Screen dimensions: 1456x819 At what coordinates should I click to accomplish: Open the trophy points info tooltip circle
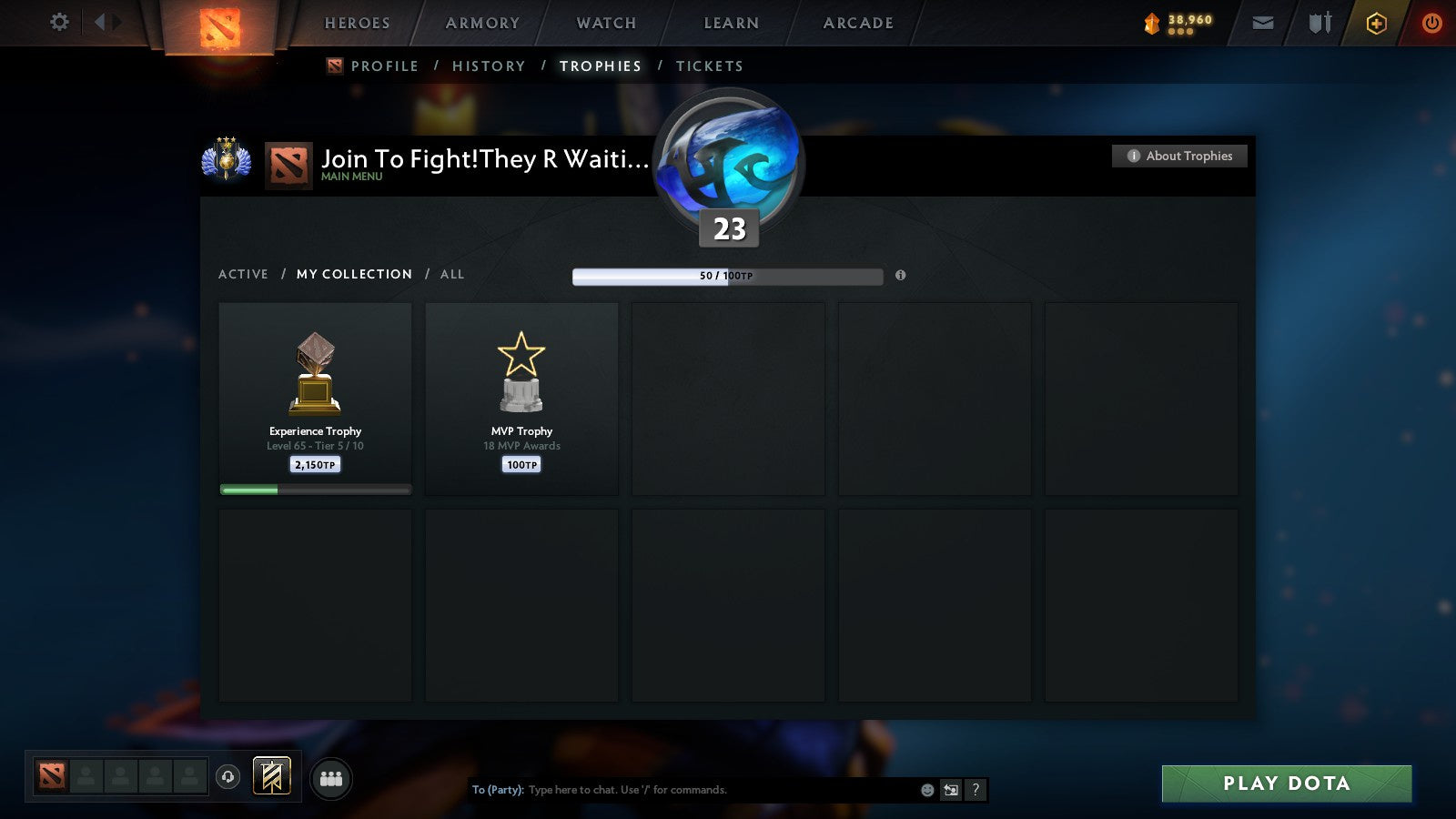pos(901,276)
